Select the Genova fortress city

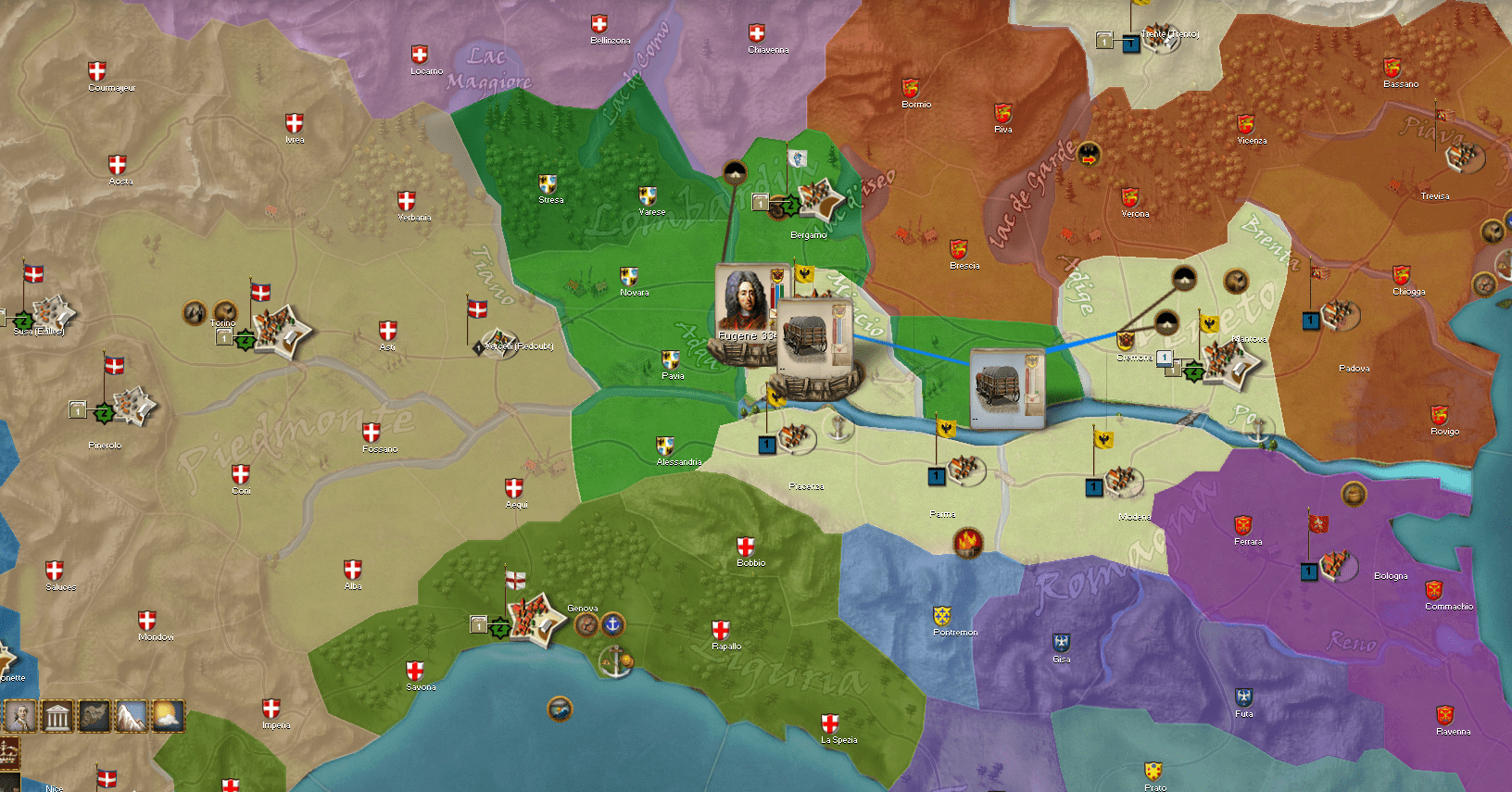point(536,620)
